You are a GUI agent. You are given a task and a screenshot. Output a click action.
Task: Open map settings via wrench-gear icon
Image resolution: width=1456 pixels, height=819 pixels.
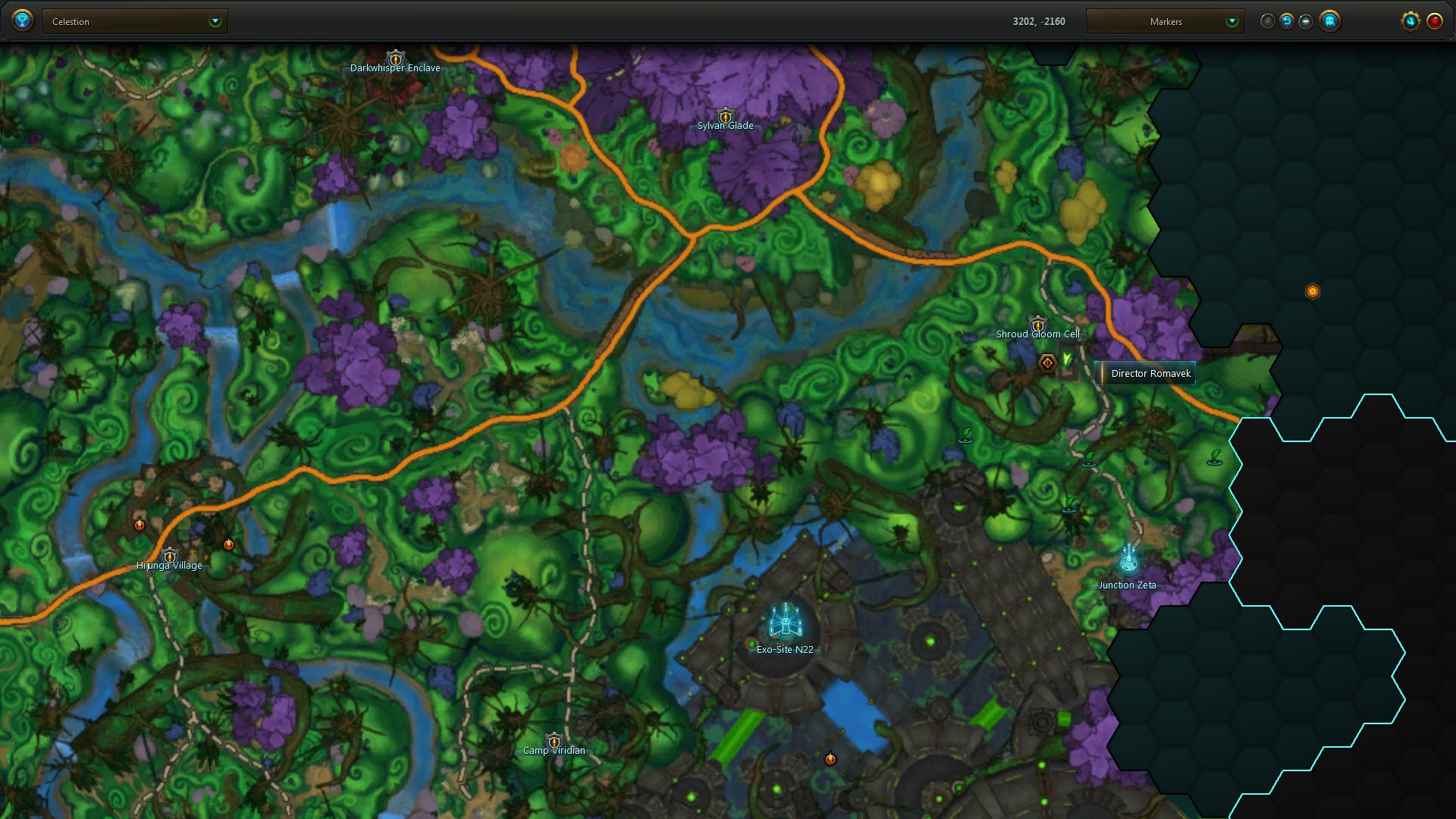coord(1410,21)
